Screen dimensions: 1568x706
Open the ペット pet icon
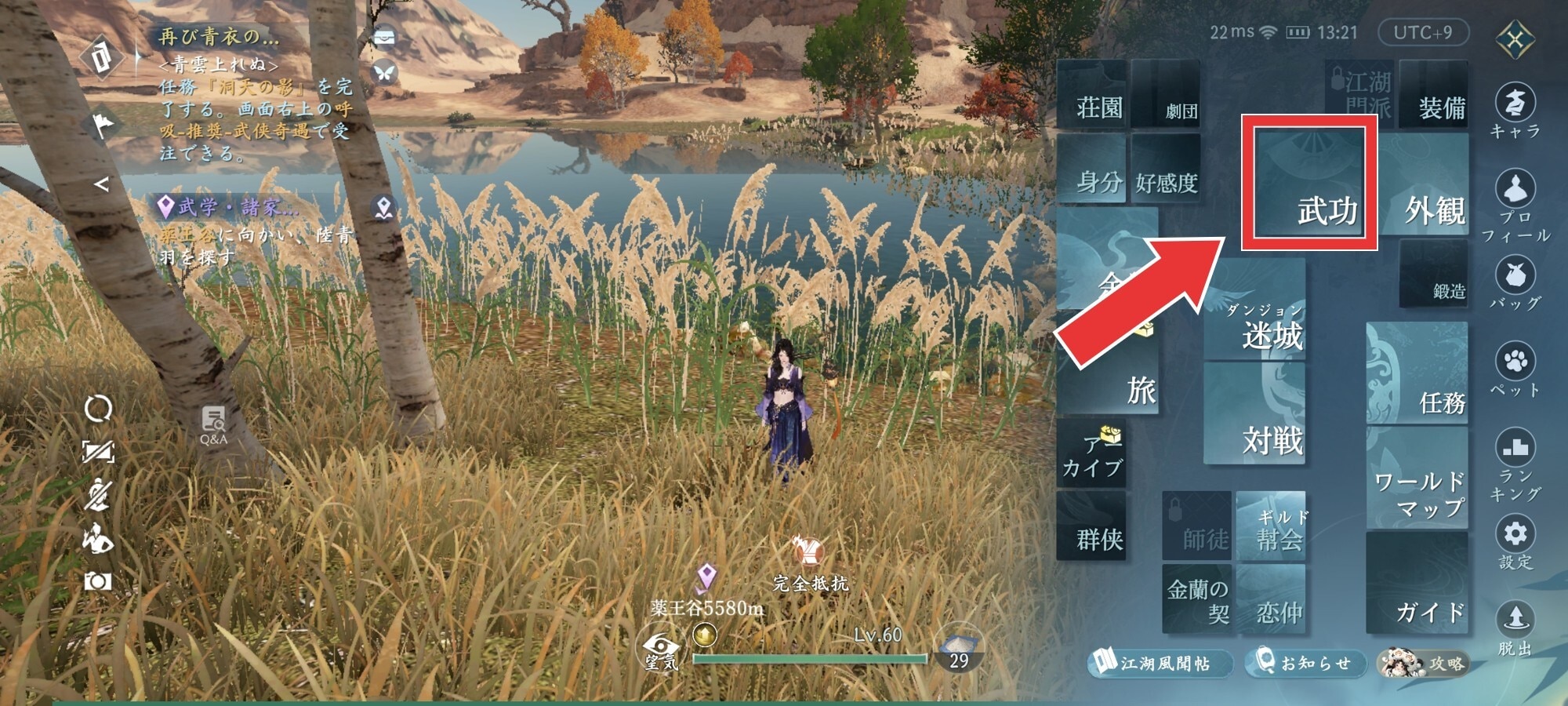click(x=1515, y=369)
